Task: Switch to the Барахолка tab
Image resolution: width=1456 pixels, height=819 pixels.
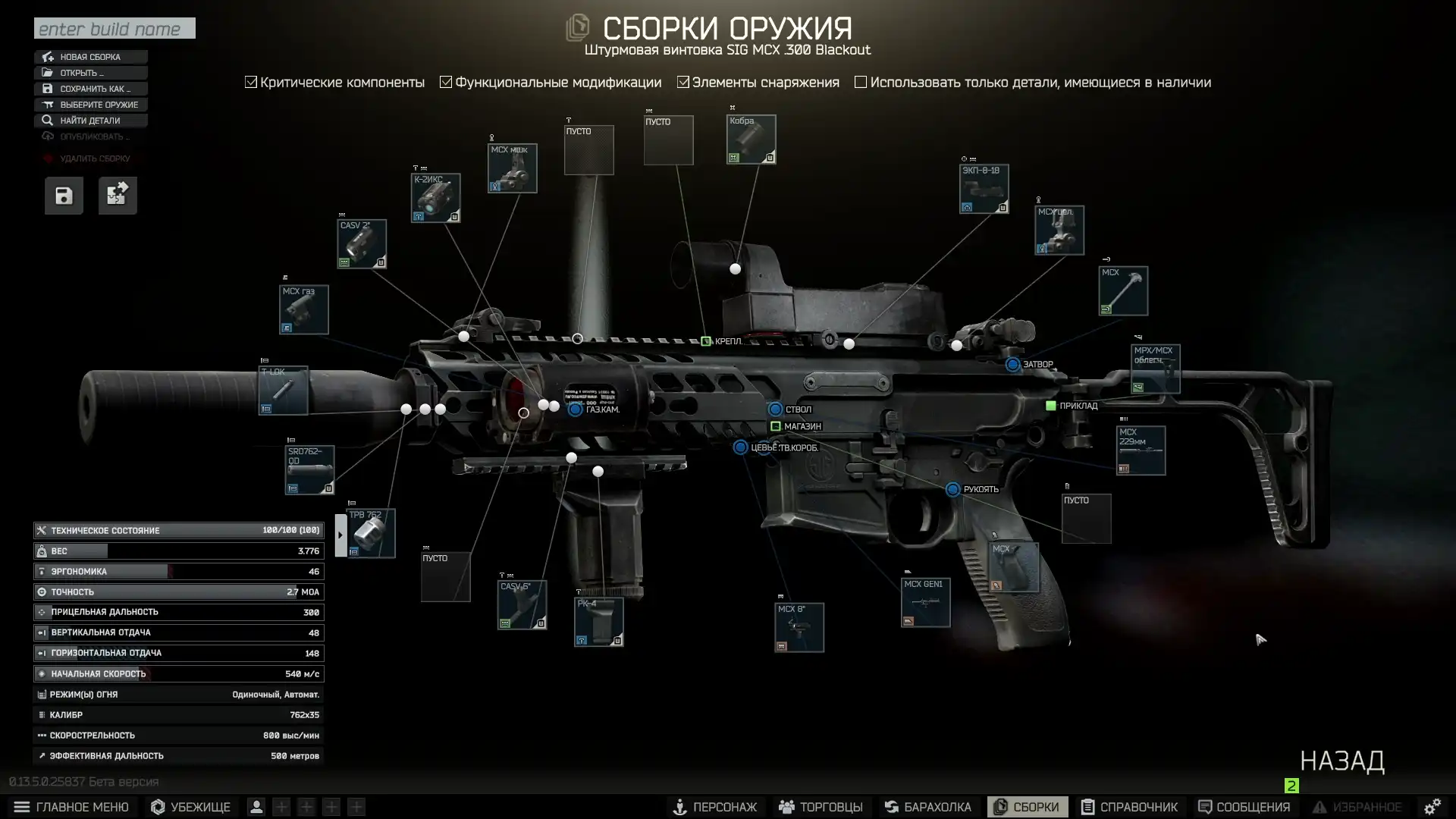Action: (x=928, y=807)
